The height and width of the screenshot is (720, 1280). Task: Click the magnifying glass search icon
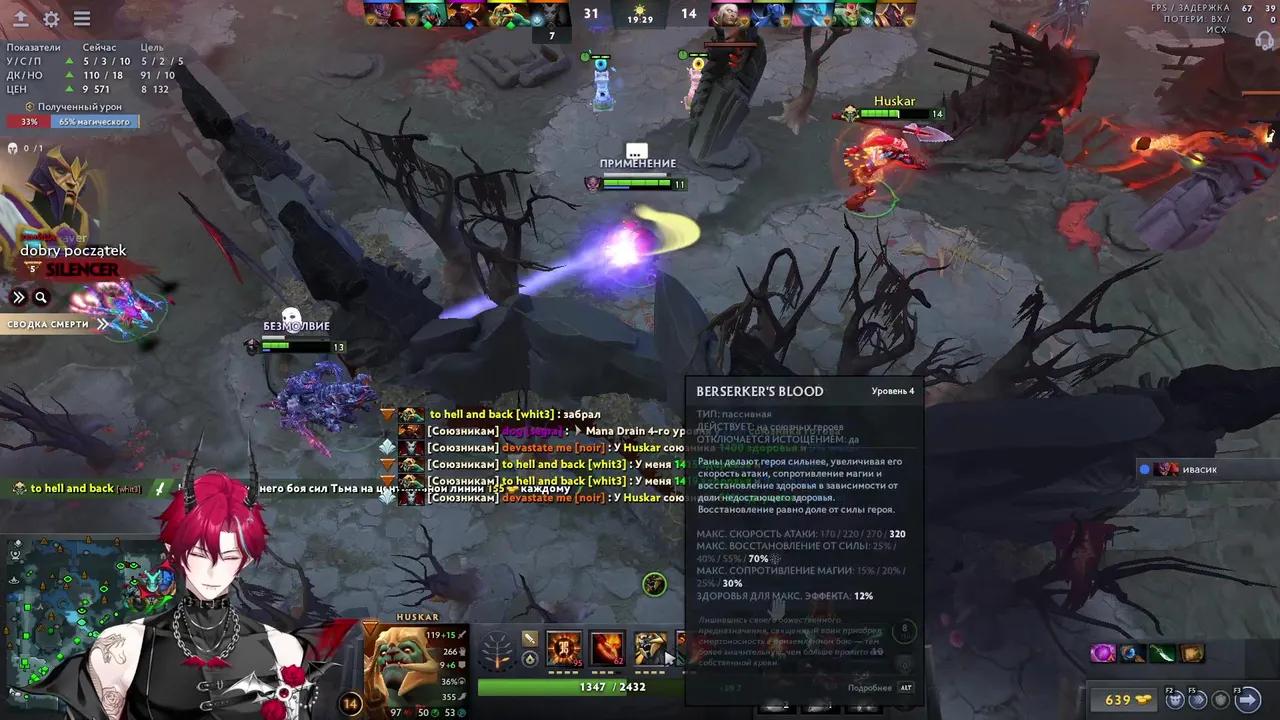tap(40, 297)
